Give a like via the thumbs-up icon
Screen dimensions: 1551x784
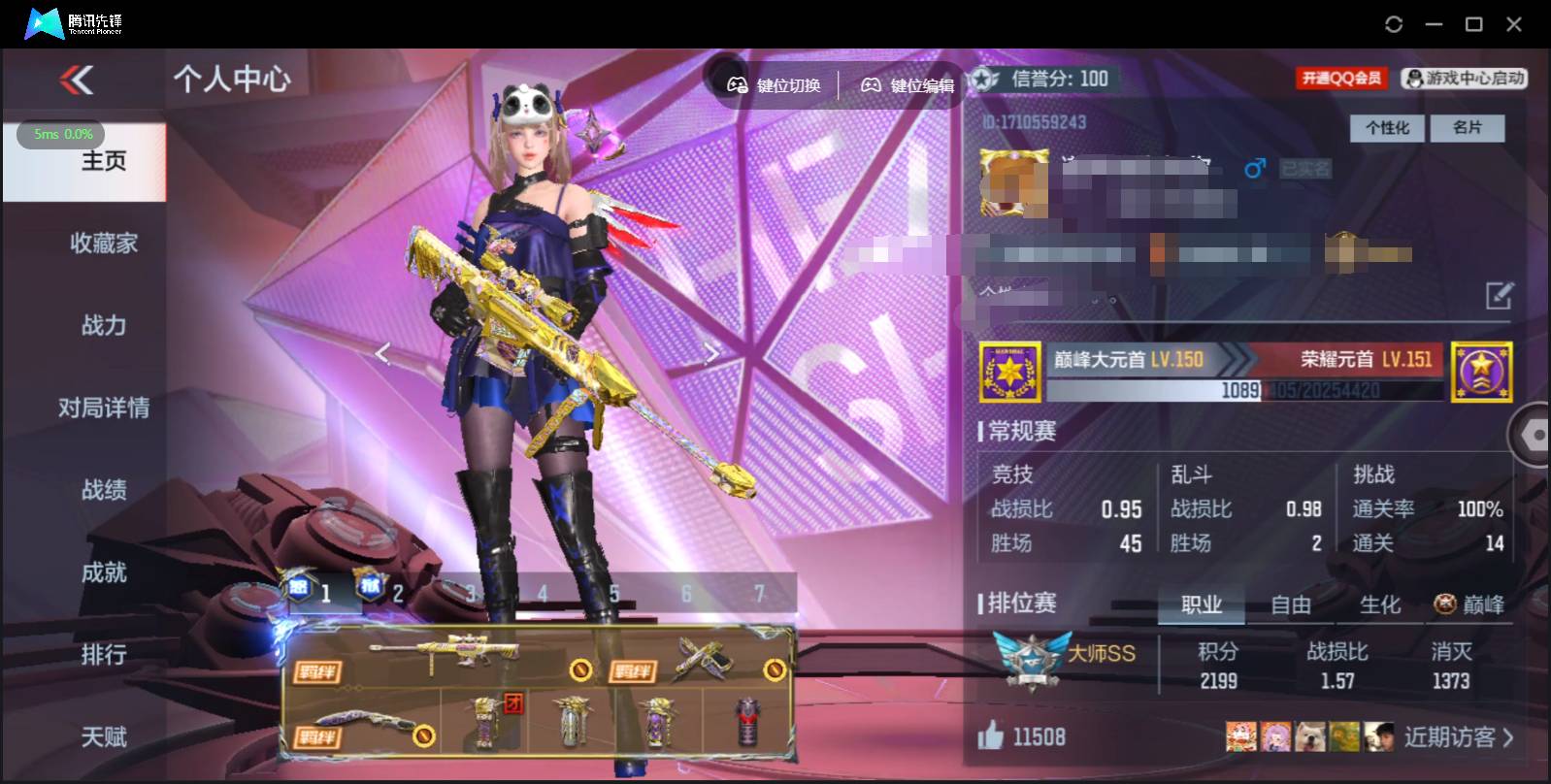coord(989,737)
